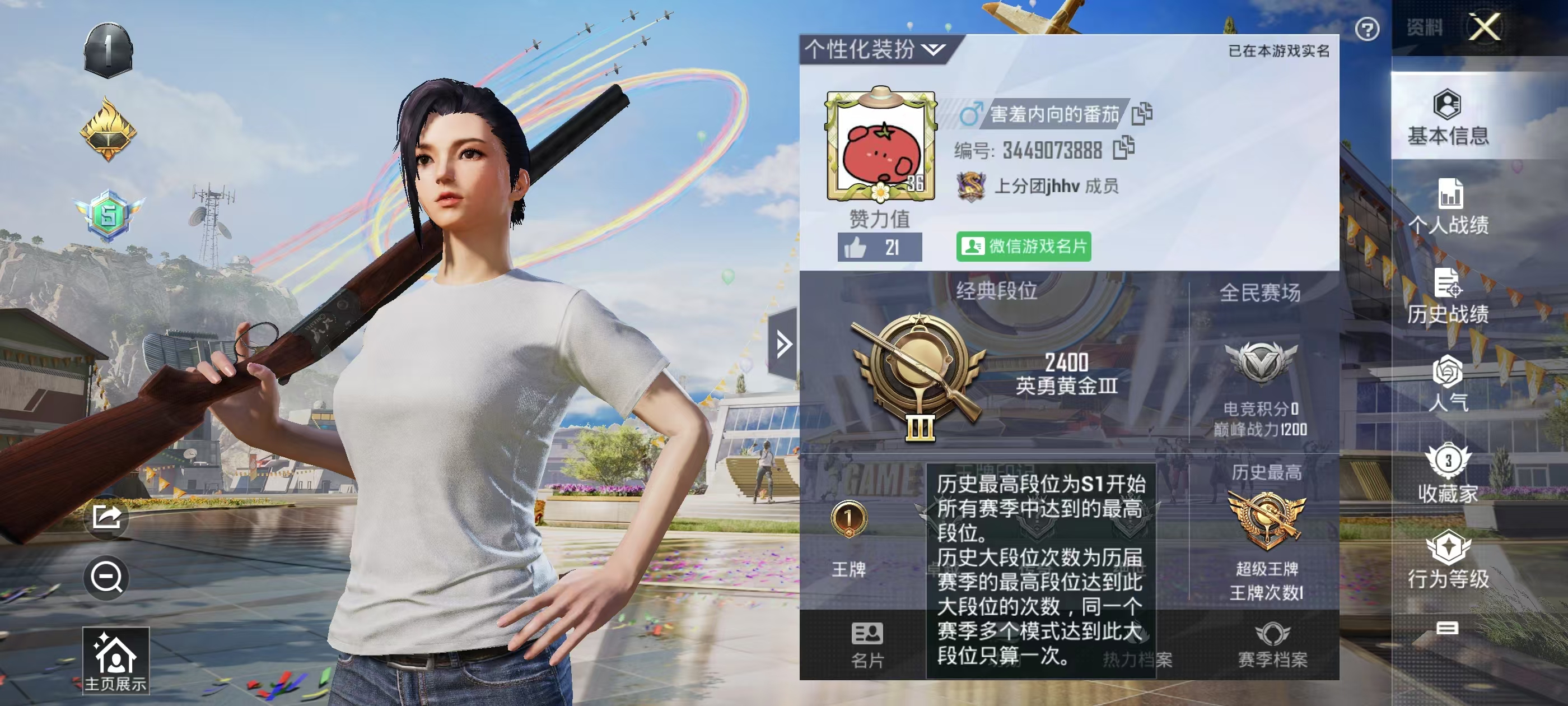Show the 人气 tab
The image size is (1568, 706).
click(x=1448, y=385)
